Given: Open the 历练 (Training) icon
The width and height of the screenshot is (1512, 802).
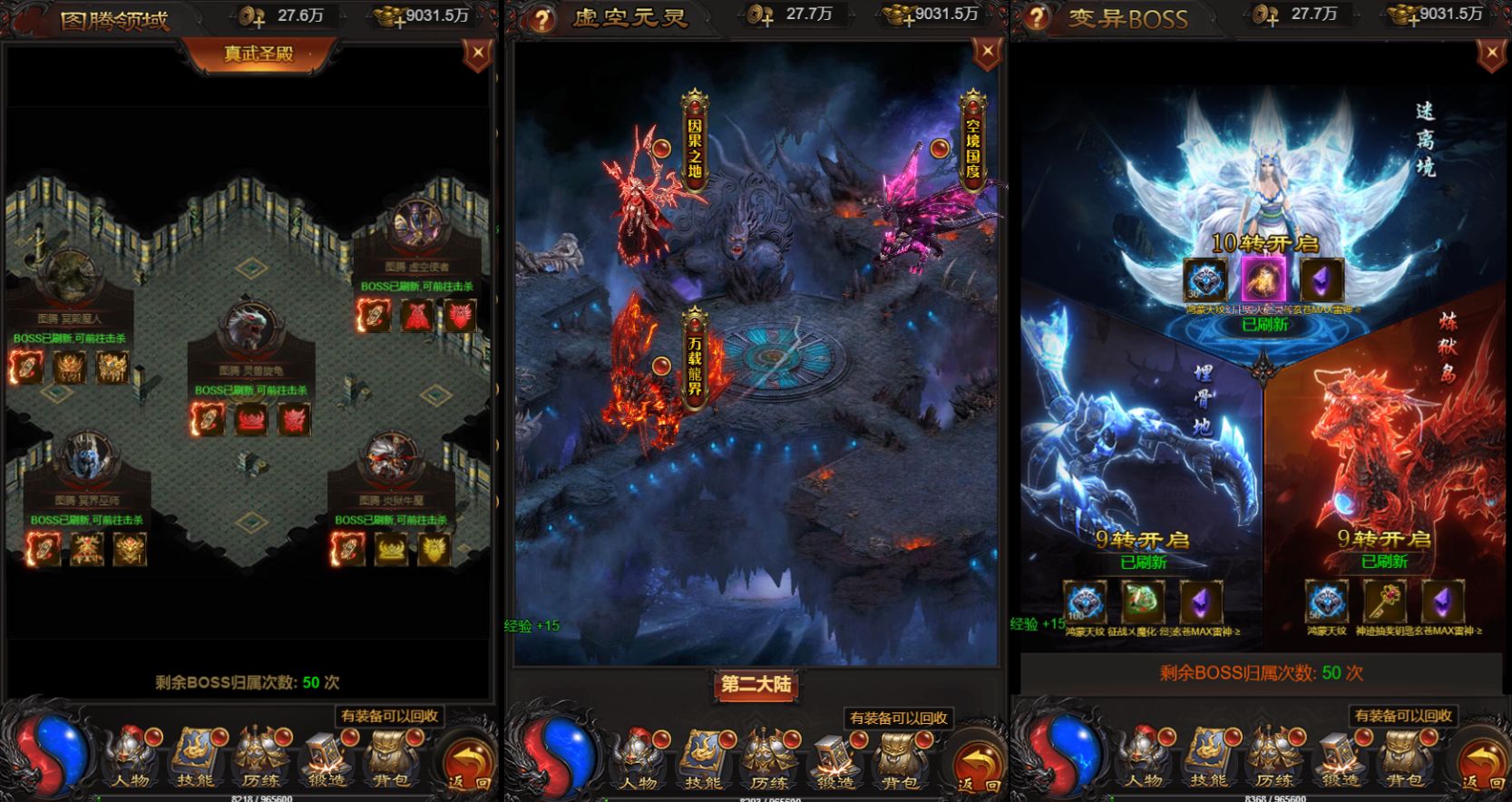Looking at the screenshot, I should 260,753.
